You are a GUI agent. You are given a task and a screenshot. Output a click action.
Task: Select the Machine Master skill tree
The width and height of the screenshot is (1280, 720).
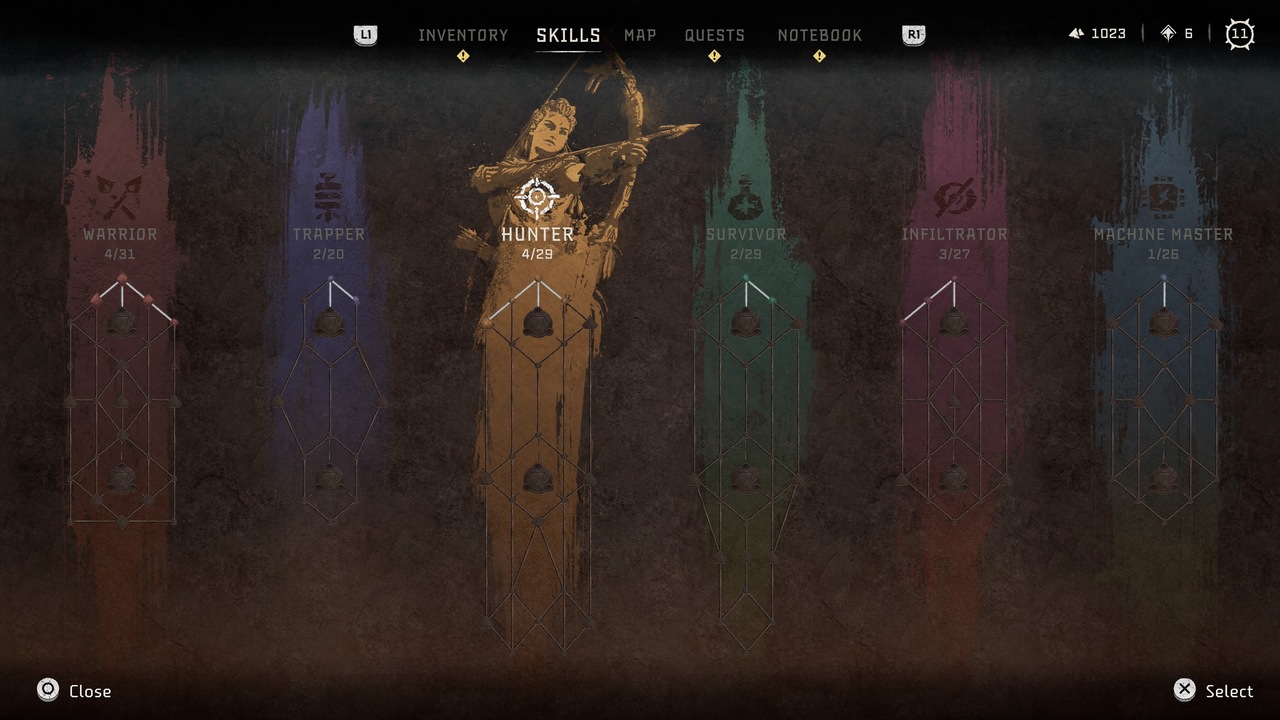[x=1163, y=234]
